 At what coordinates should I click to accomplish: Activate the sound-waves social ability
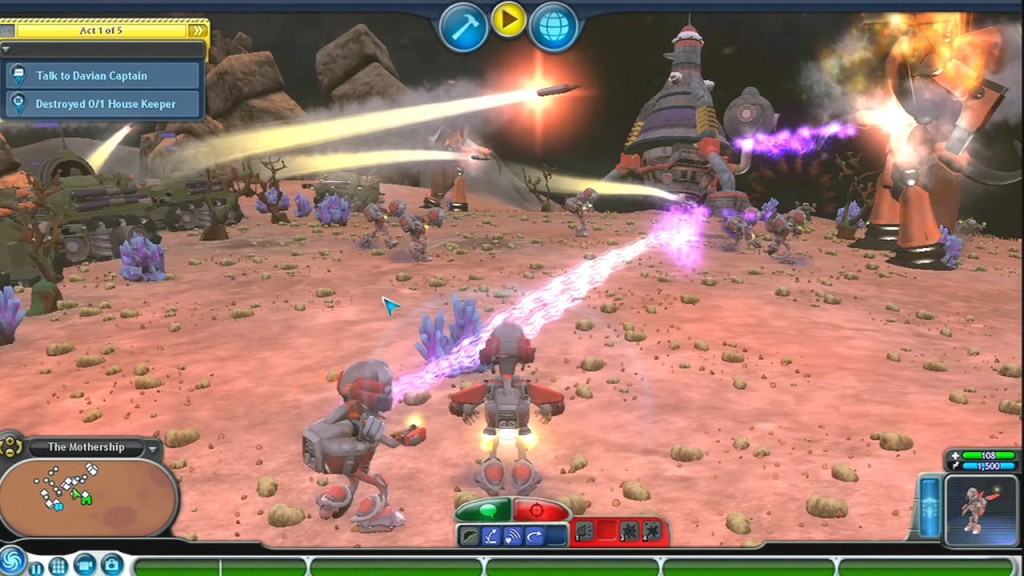pos(512,535)
